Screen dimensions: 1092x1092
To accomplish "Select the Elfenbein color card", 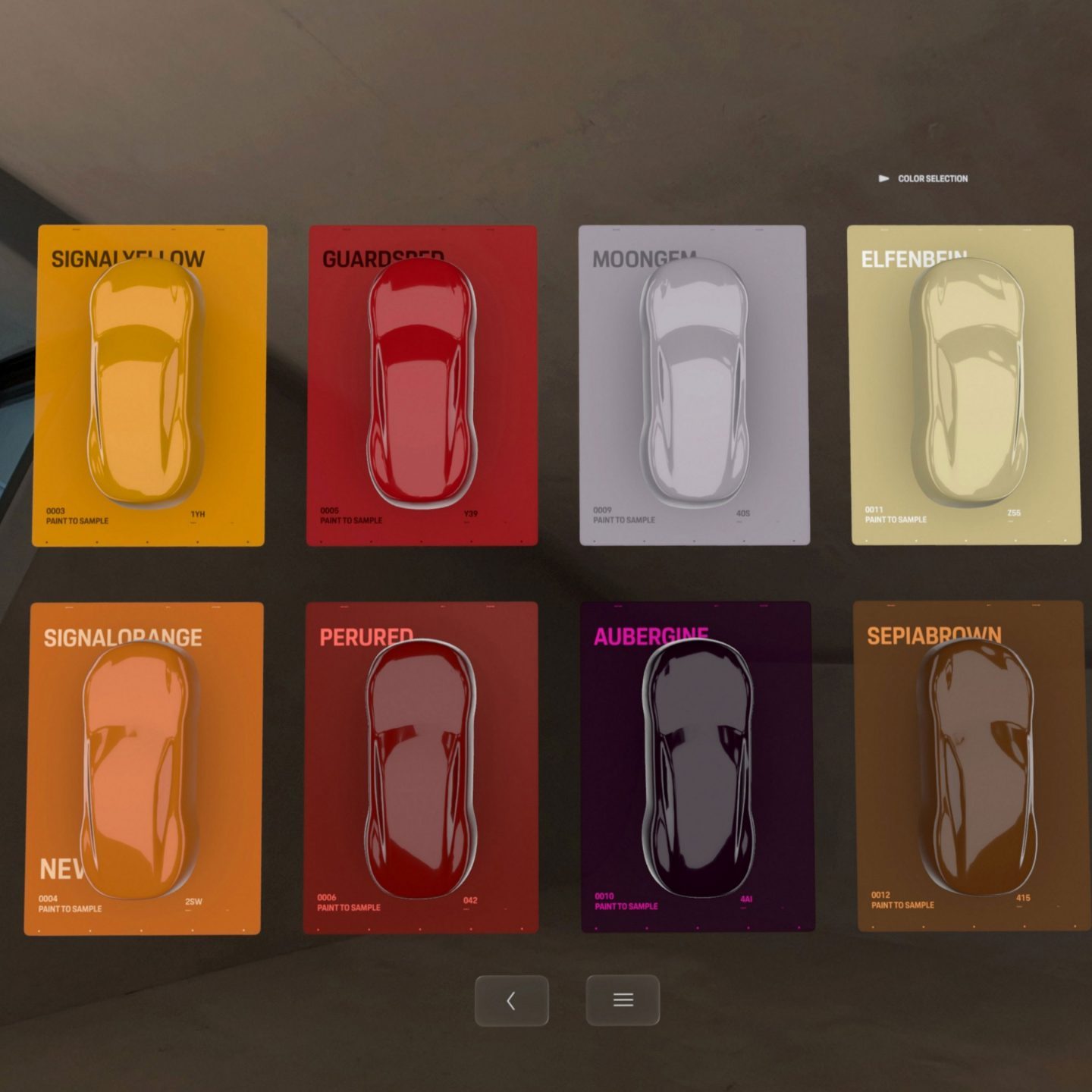I will pyautogui.click(x=965, y=385).
